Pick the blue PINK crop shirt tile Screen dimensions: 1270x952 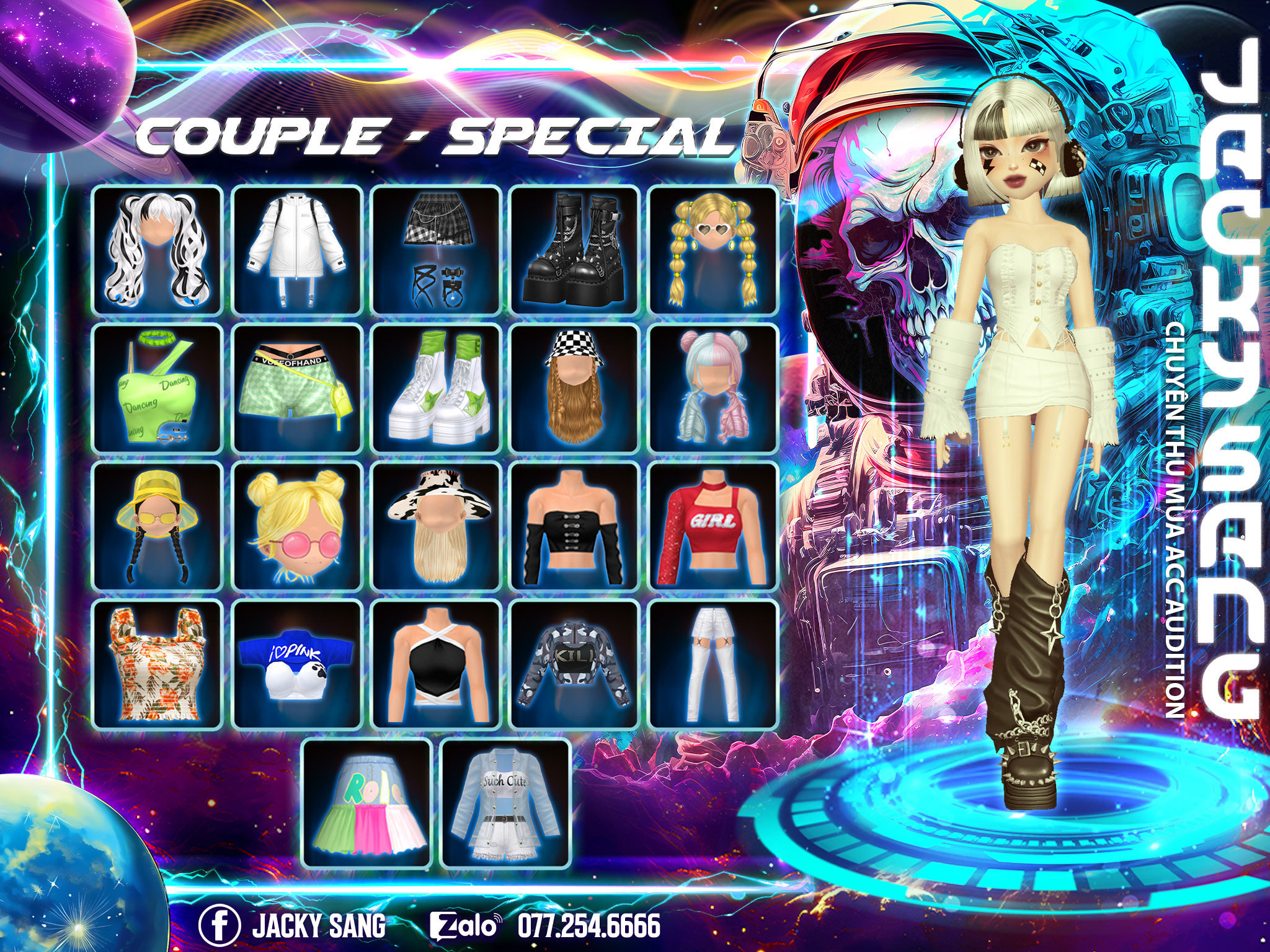pyautogui.click(x=296, y=665)
